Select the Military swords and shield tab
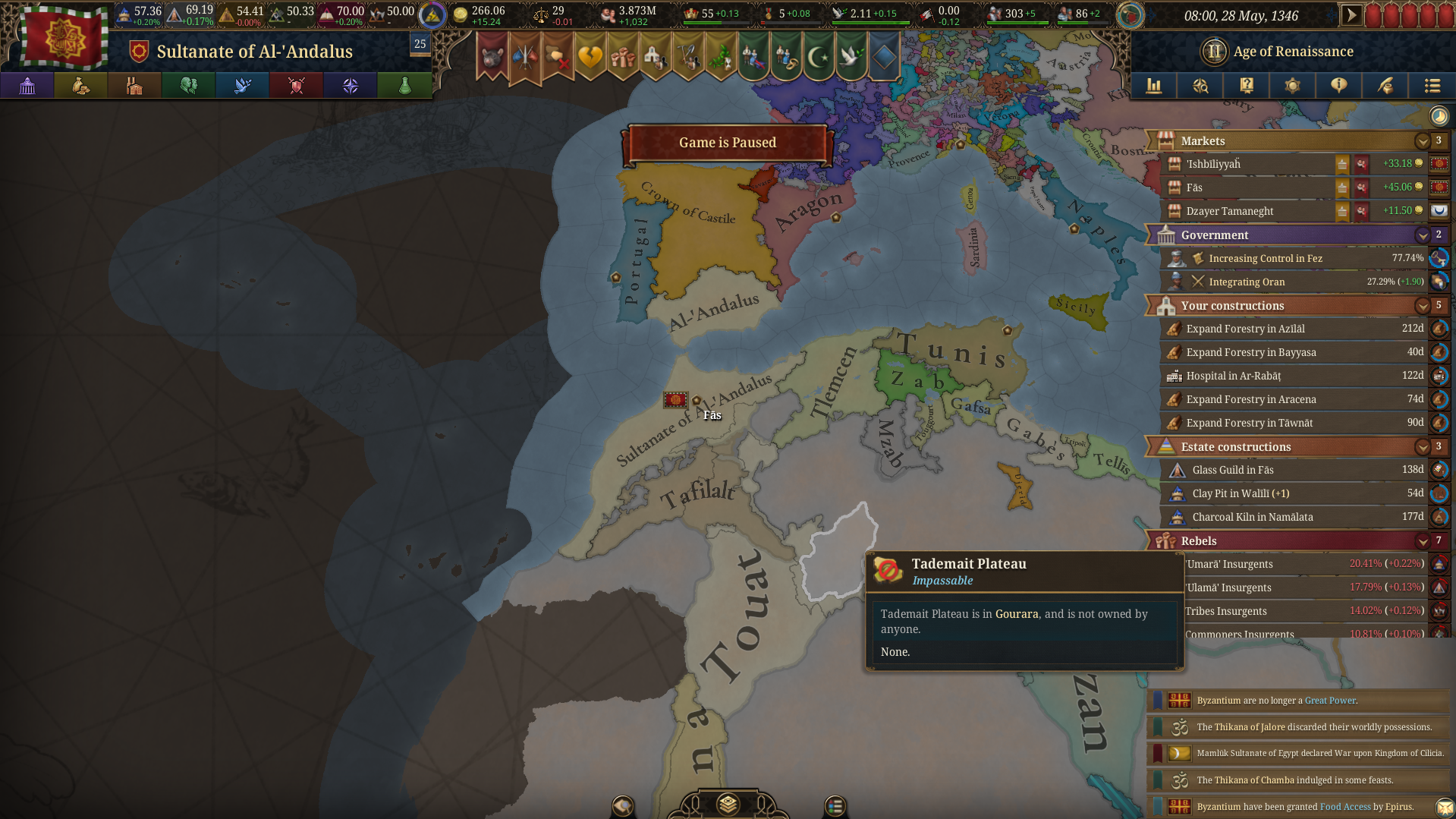The height and width of the screenshot is (819, 1456). click(295, 86)
